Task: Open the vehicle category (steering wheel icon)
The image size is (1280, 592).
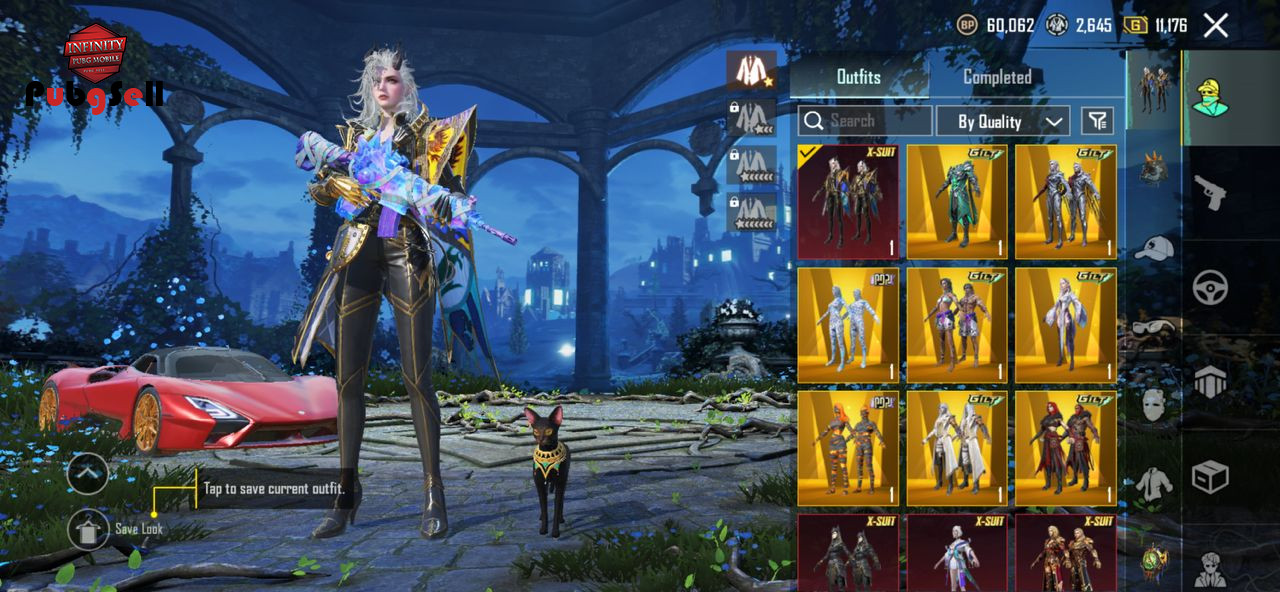Action: [x=1210, y=287]
